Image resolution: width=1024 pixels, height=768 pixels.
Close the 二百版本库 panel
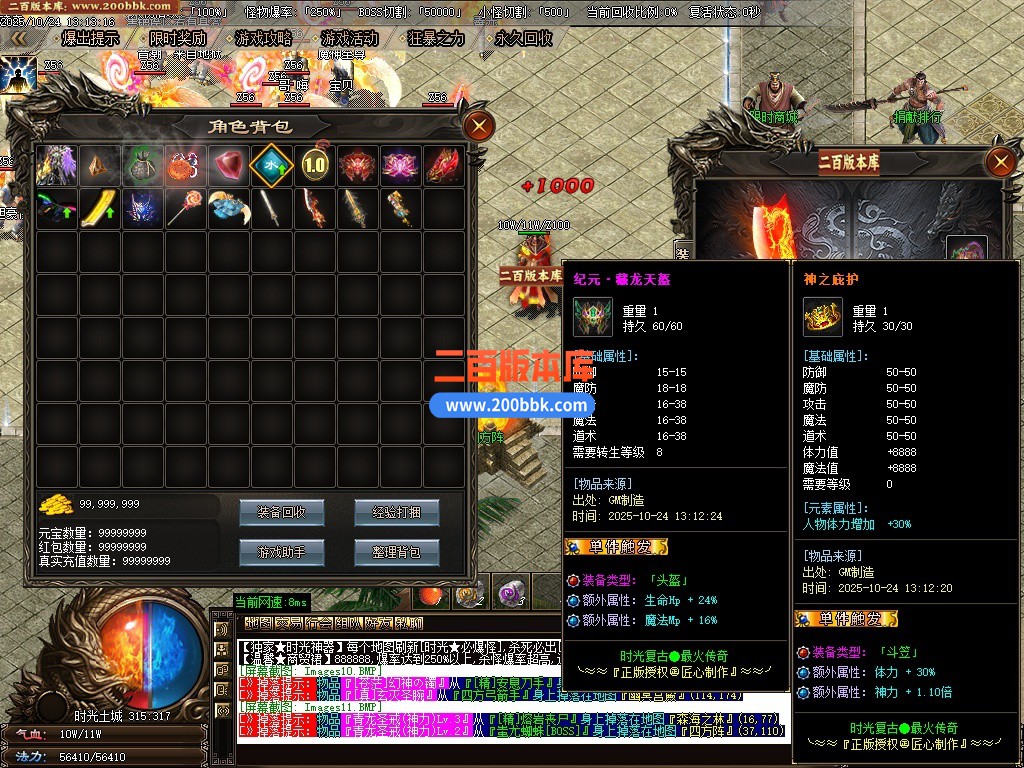pos(1000,161)
